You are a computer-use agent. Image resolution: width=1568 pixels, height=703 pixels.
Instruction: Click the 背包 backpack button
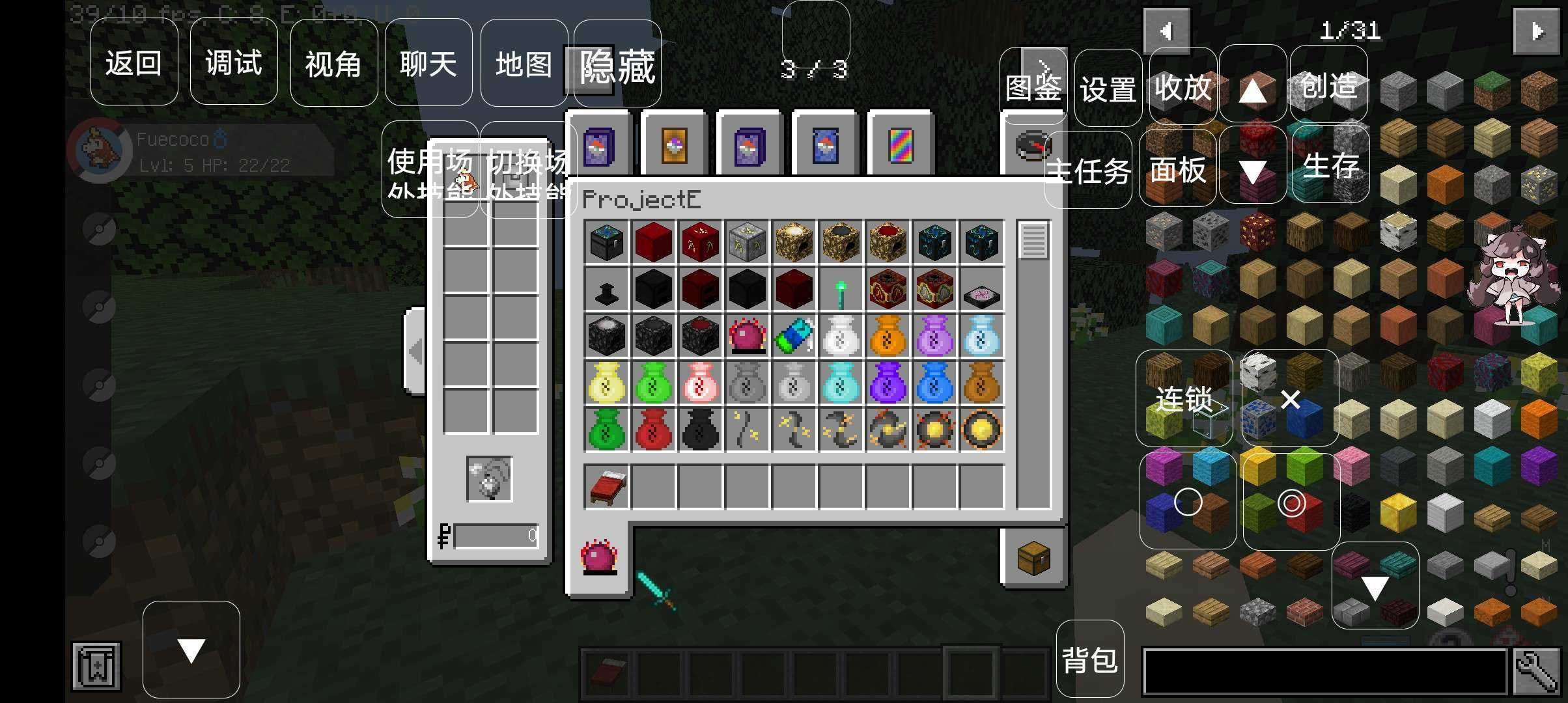(x=1090, y=659)
